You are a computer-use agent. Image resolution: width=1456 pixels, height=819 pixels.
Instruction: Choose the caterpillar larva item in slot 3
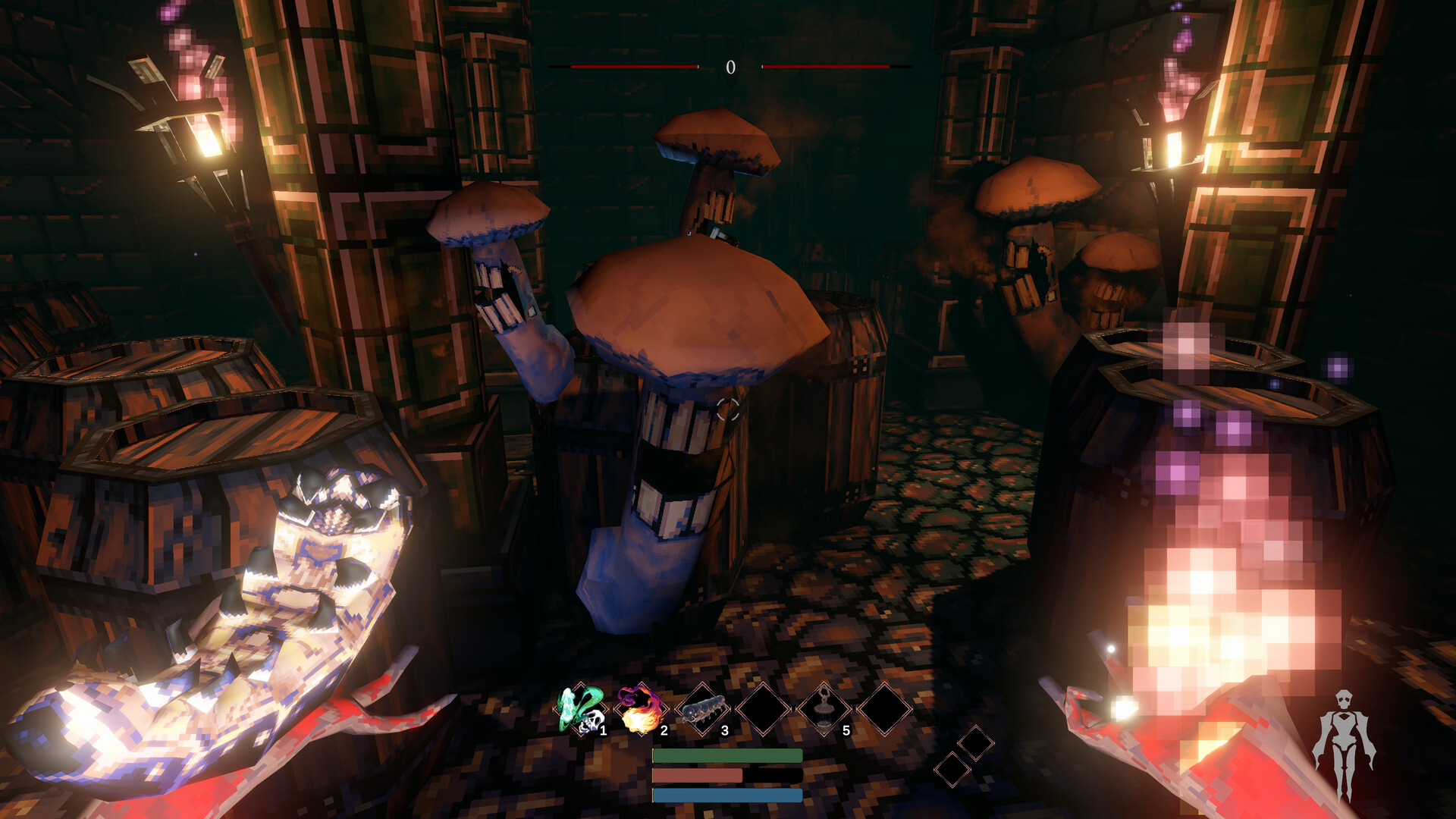coord(702,711)
